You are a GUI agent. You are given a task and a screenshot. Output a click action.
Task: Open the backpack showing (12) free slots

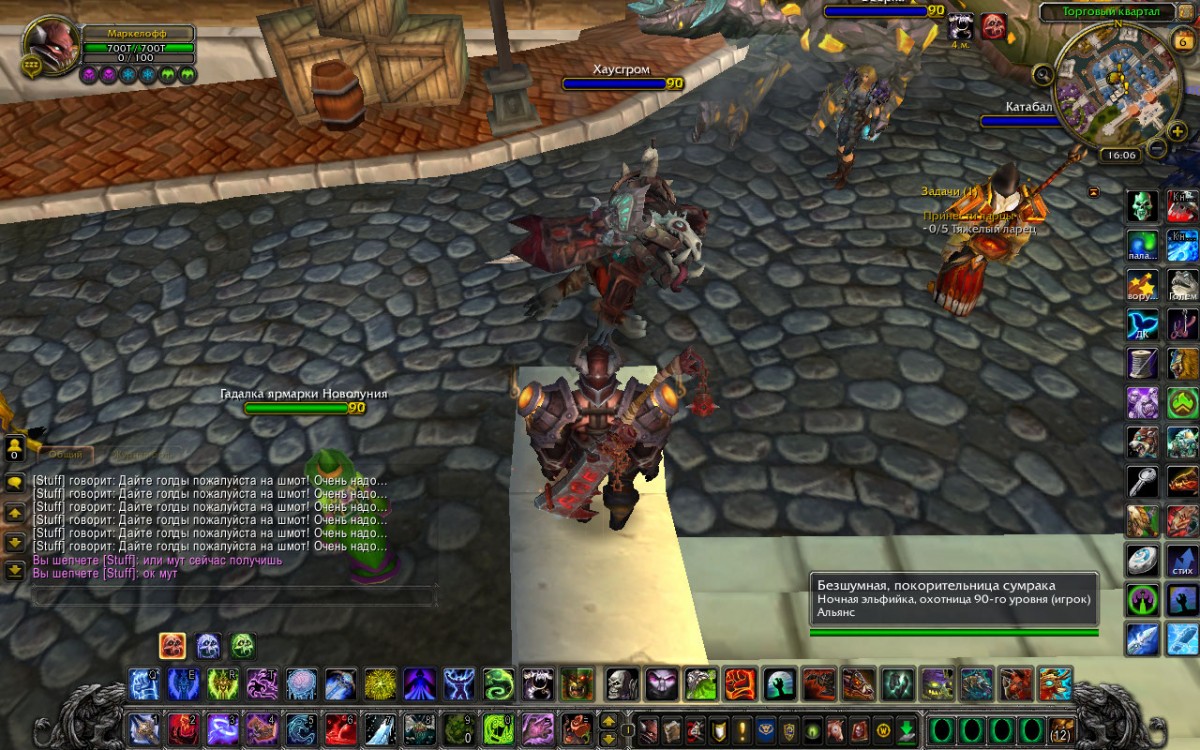tap(1061, 729)
